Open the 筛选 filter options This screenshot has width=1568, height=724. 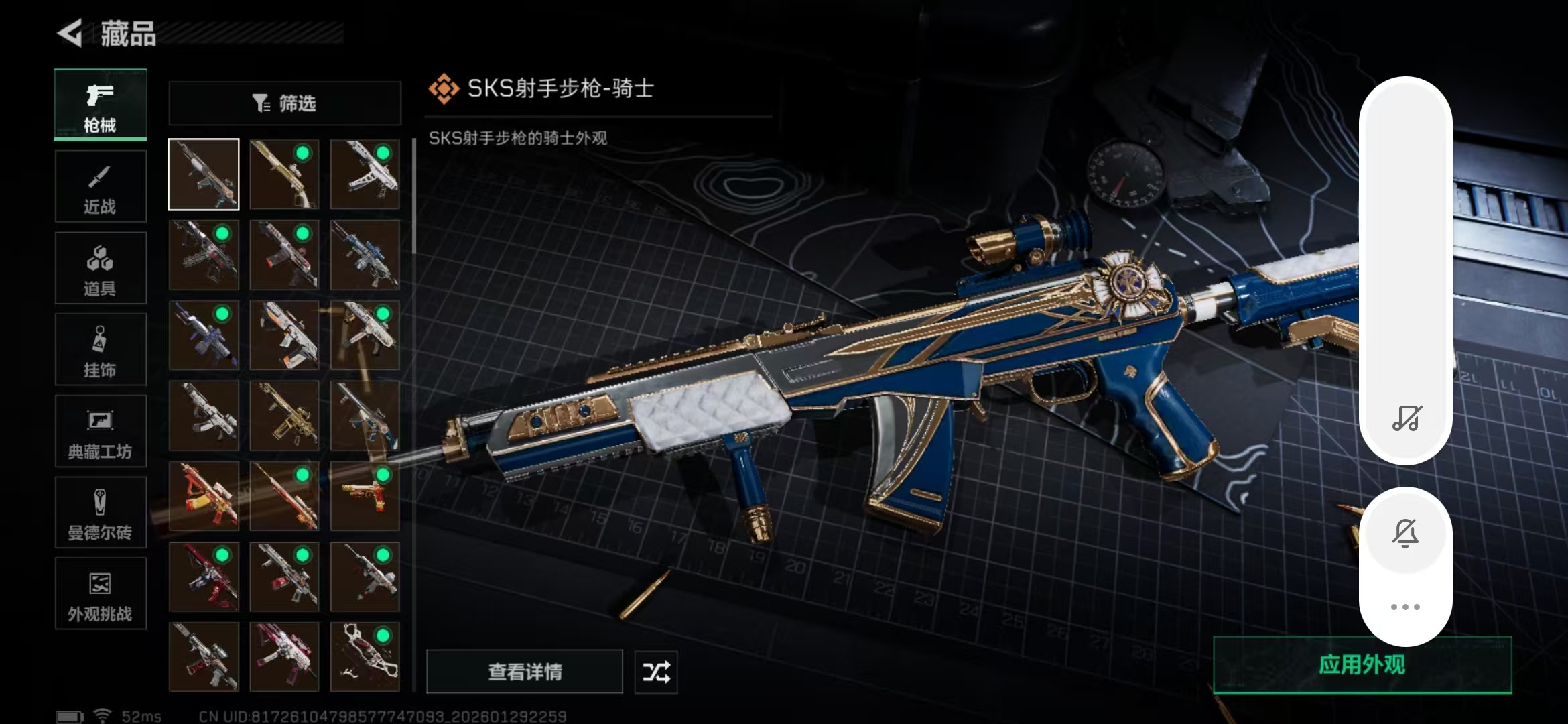click(284, 103)
